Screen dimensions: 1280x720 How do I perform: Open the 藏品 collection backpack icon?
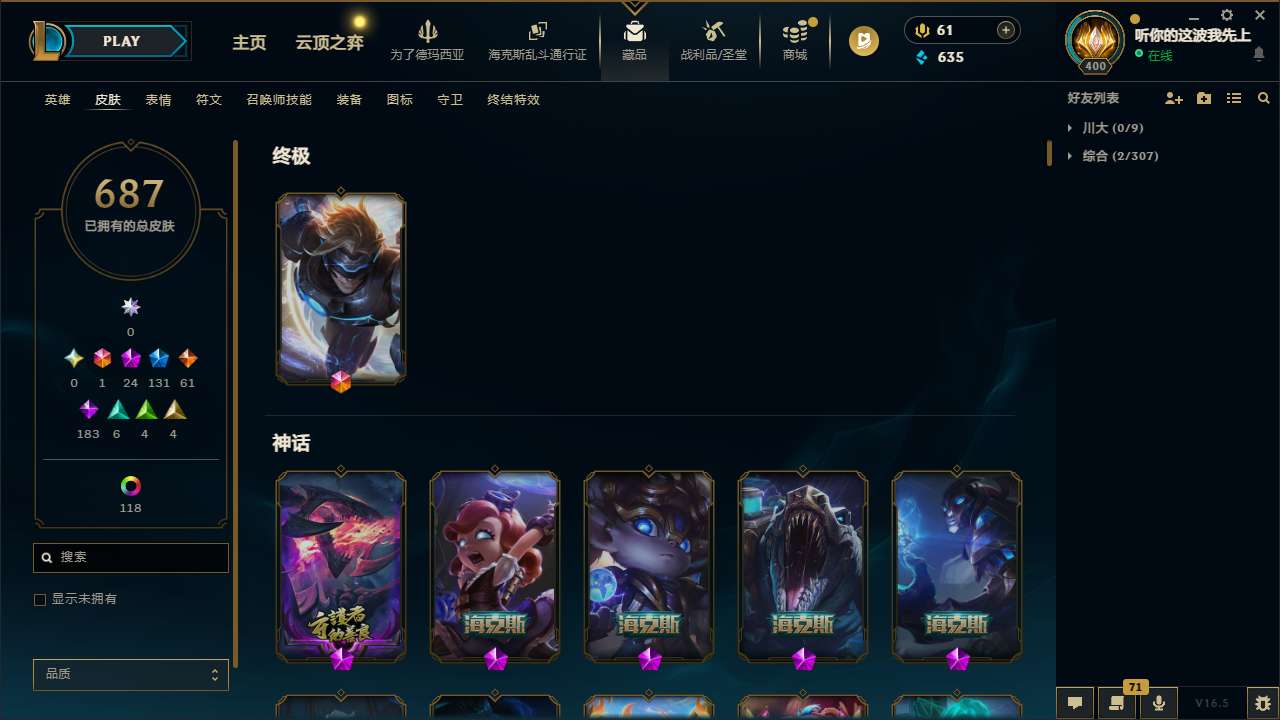[x=634, y=33]
